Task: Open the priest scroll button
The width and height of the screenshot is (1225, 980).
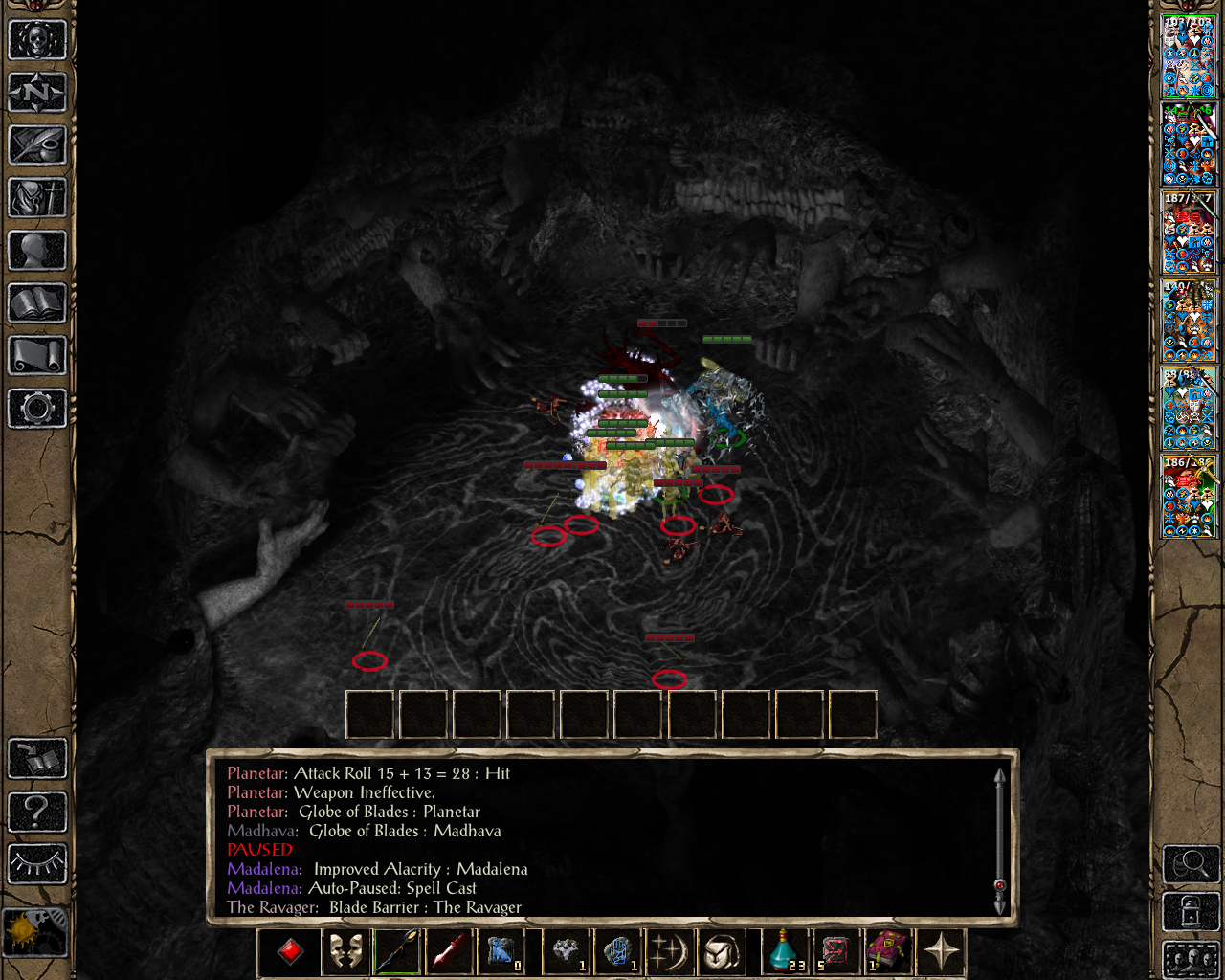Action: click(37, 356)
